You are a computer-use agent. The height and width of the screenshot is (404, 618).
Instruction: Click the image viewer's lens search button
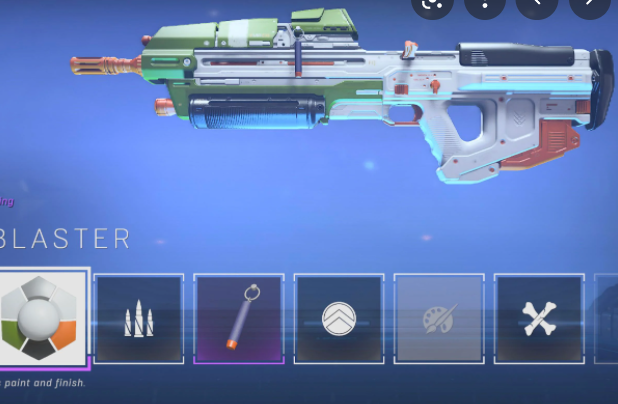coord(434,5)
